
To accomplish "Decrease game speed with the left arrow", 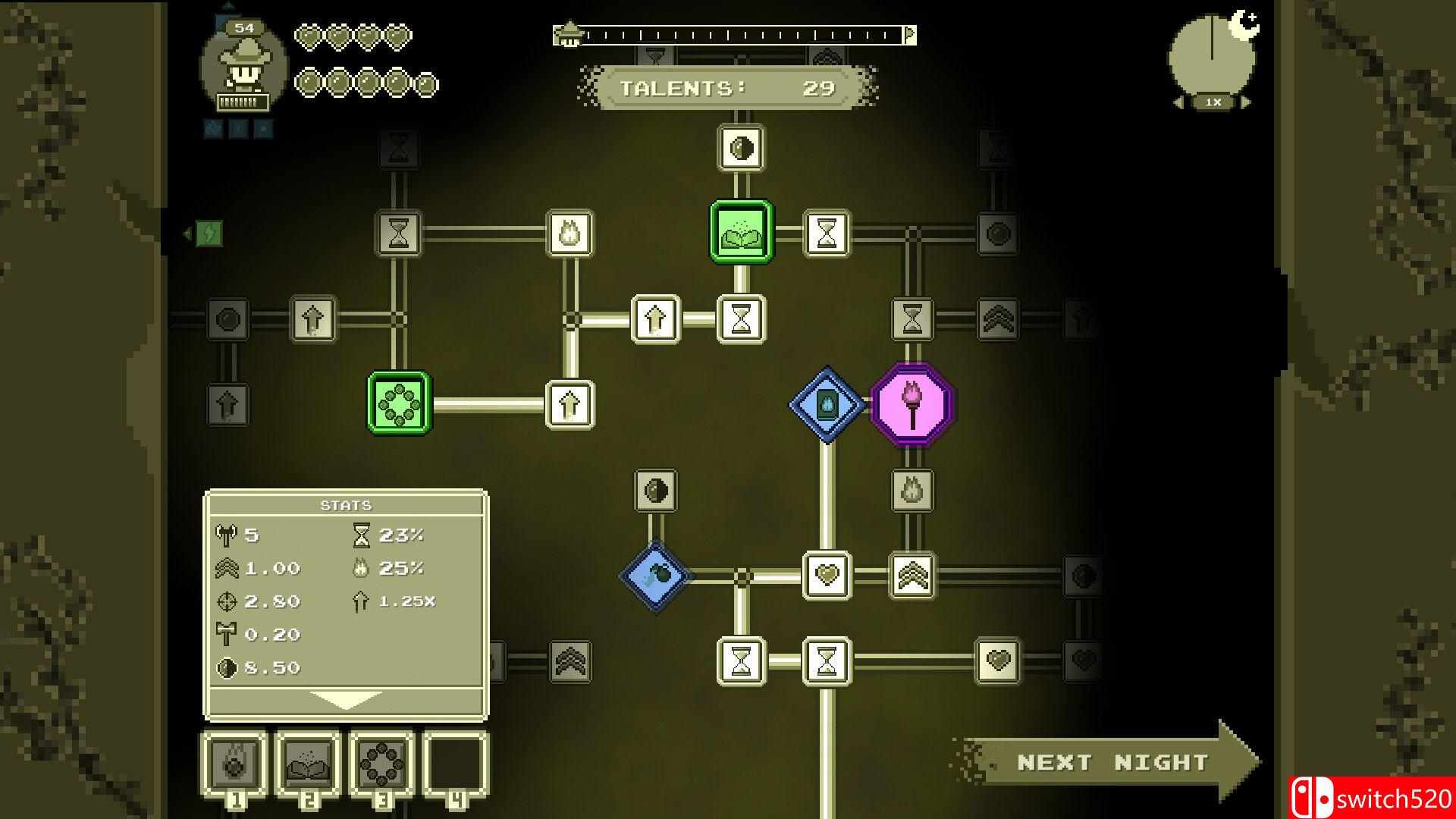I will click(1178, 99).
